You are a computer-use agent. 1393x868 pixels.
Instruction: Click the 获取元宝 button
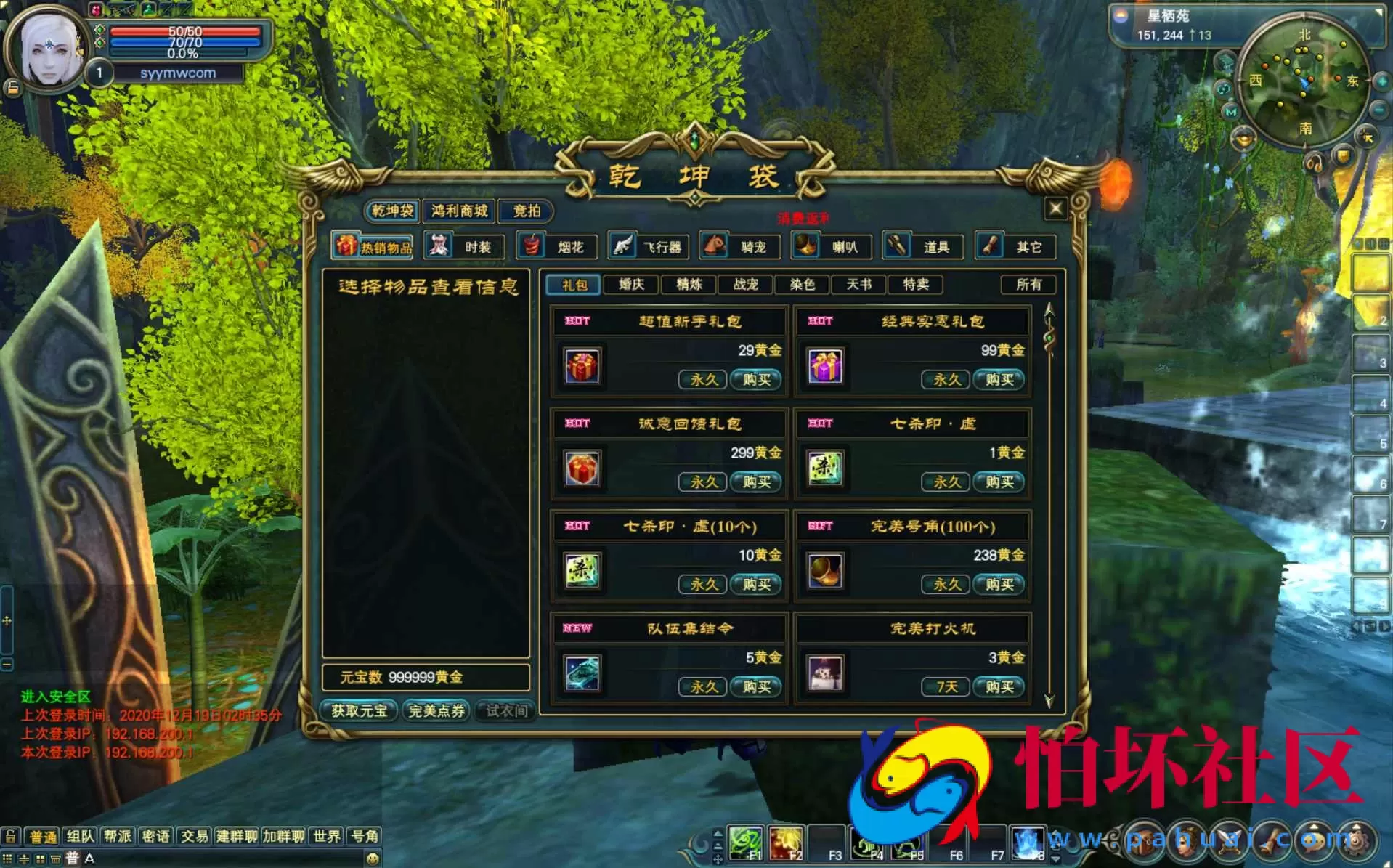point(358,711)
